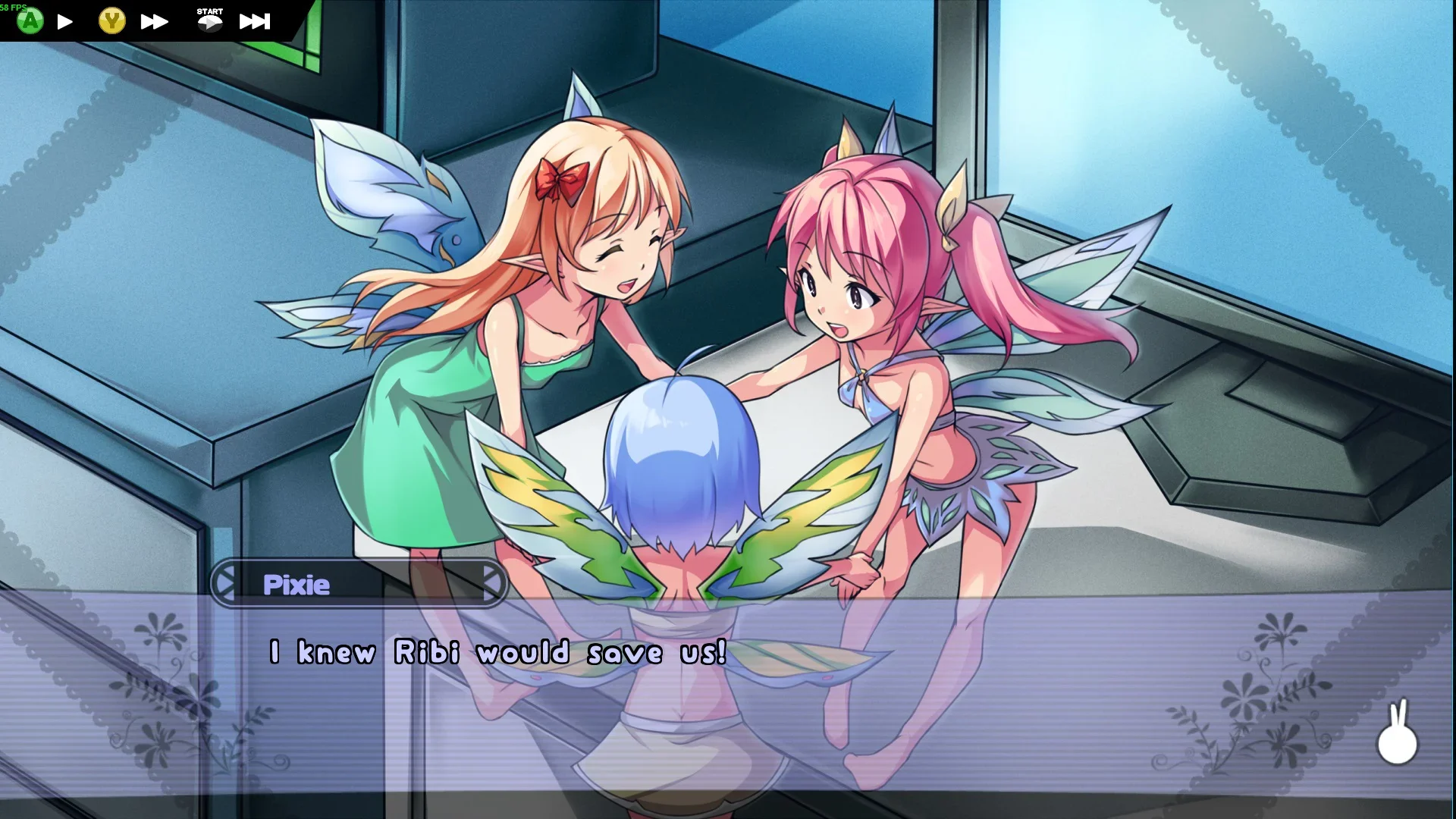Click the START text label above the cloud icon
This screenshot has height=819, width=1456.
[x=209, y=11]
